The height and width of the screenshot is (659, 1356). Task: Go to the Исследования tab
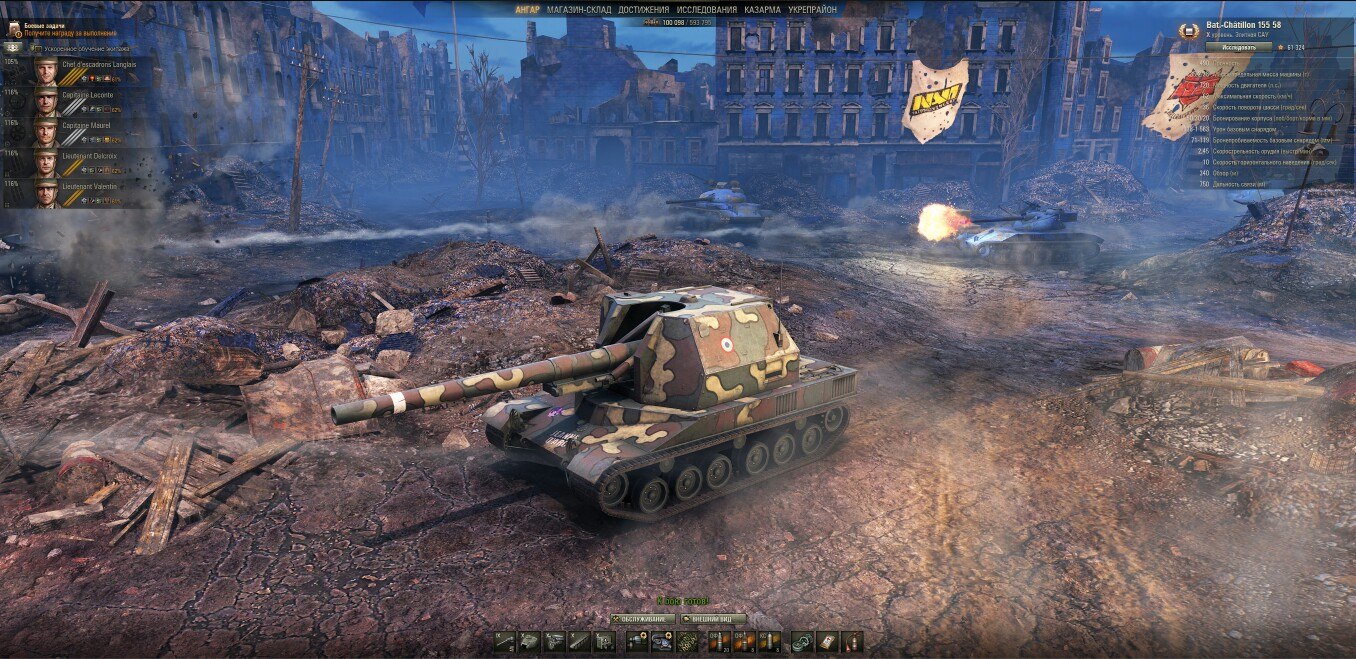pyautogui.click(x=707, y=9)
